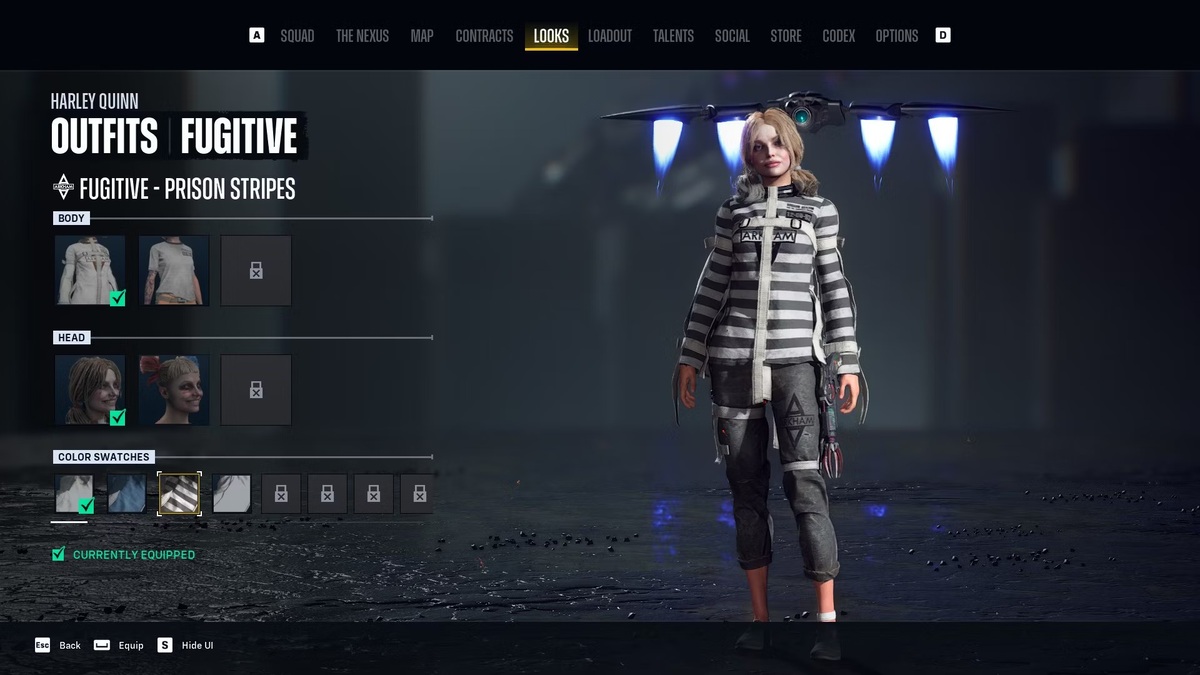The width and height of the screenshot is (1200, 675).
Task: Open the Options tab
Action: (x=897, y=36)
